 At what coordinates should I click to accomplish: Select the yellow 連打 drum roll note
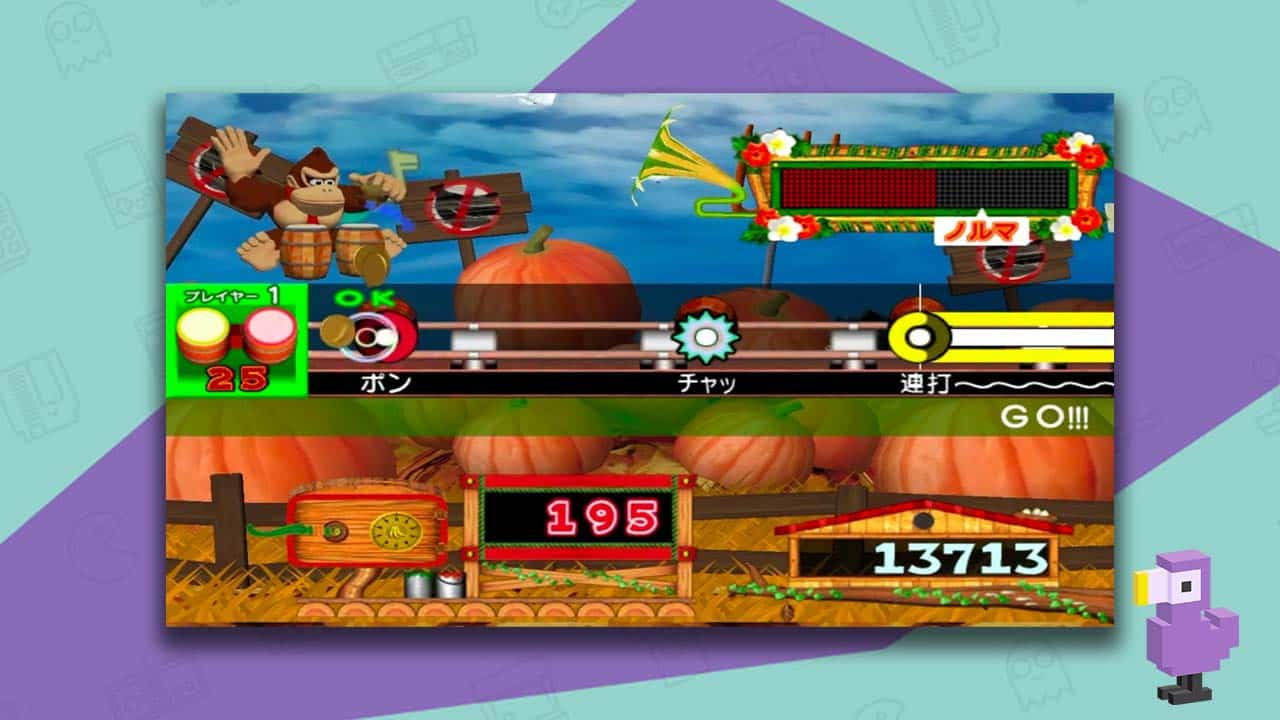tap(922, 335)
